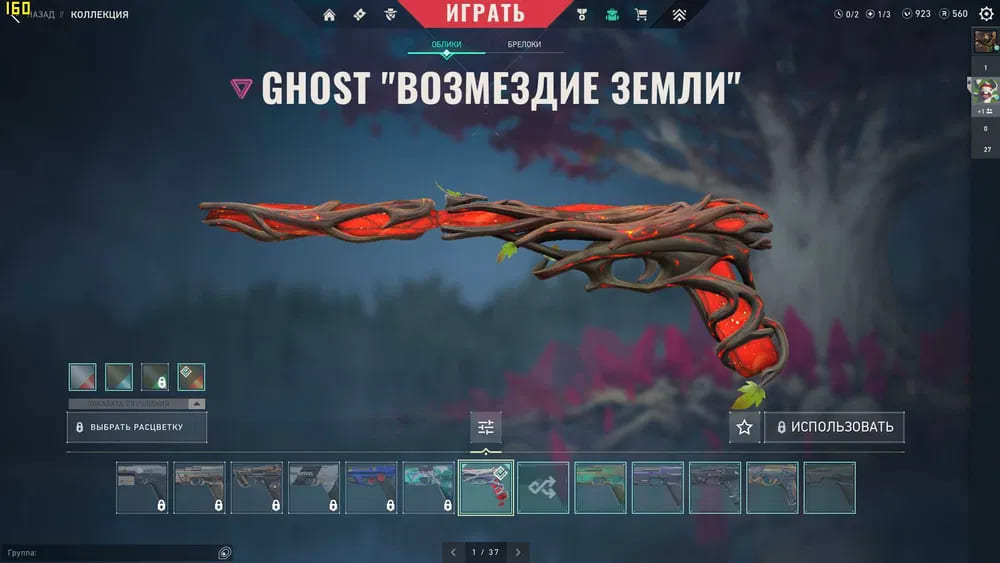Go to the previous skin page arrow

(x=453, y=552)
